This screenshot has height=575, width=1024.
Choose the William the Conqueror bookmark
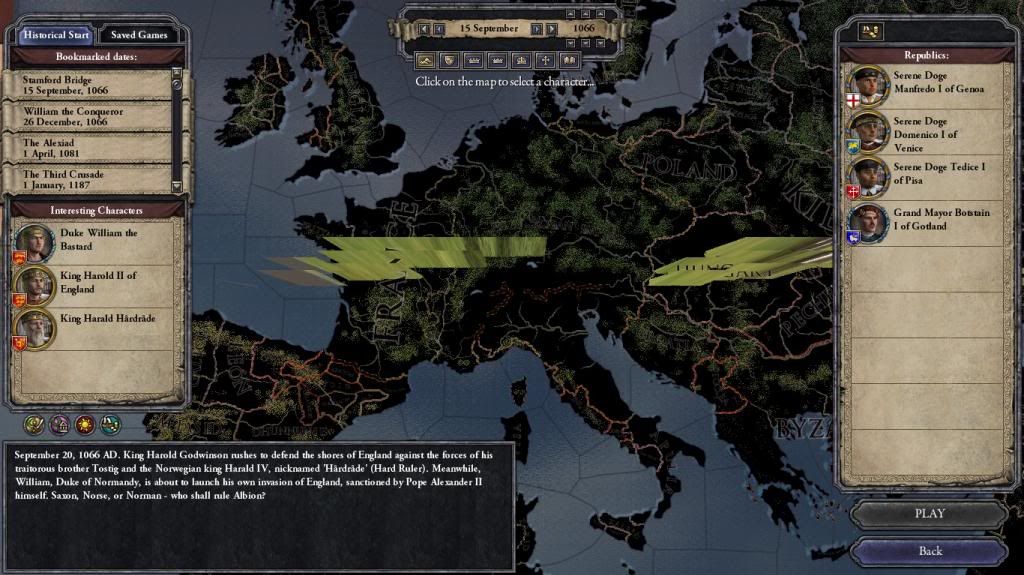(88, 117)
